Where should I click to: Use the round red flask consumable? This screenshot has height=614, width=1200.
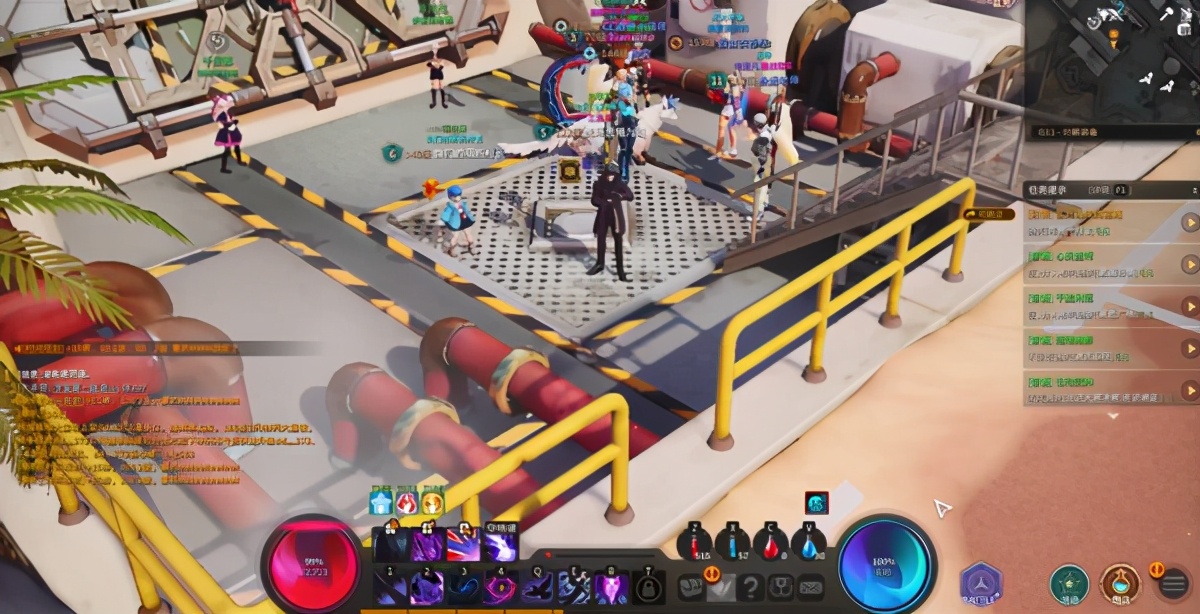click(770, 545)
